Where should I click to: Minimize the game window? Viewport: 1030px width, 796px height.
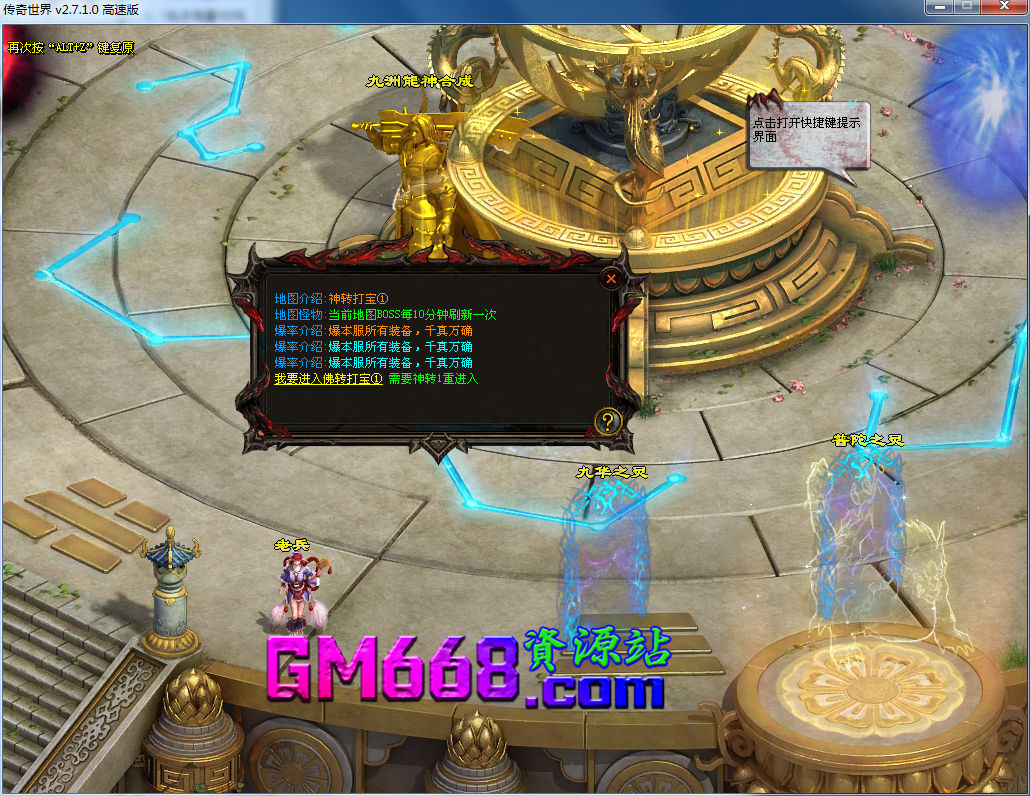tap(938, 8)
